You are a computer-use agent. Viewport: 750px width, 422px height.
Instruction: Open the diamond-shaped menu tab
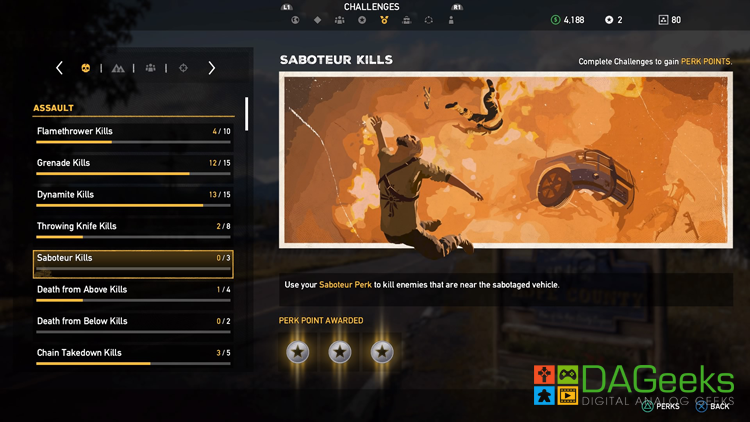coord(317,20)
